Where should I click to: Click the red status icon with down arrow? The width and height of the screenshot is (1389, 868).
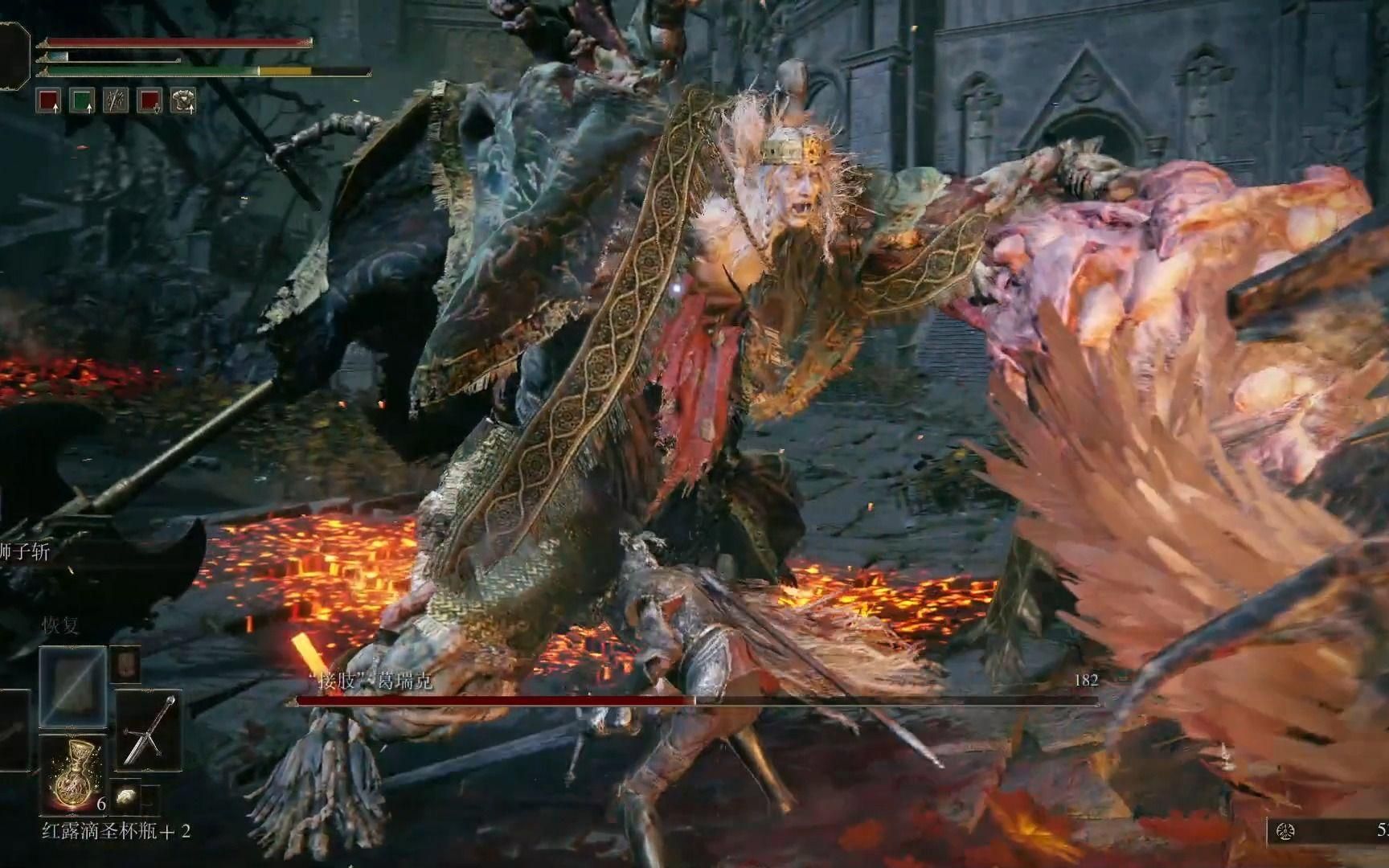click(x=150, y=100)
